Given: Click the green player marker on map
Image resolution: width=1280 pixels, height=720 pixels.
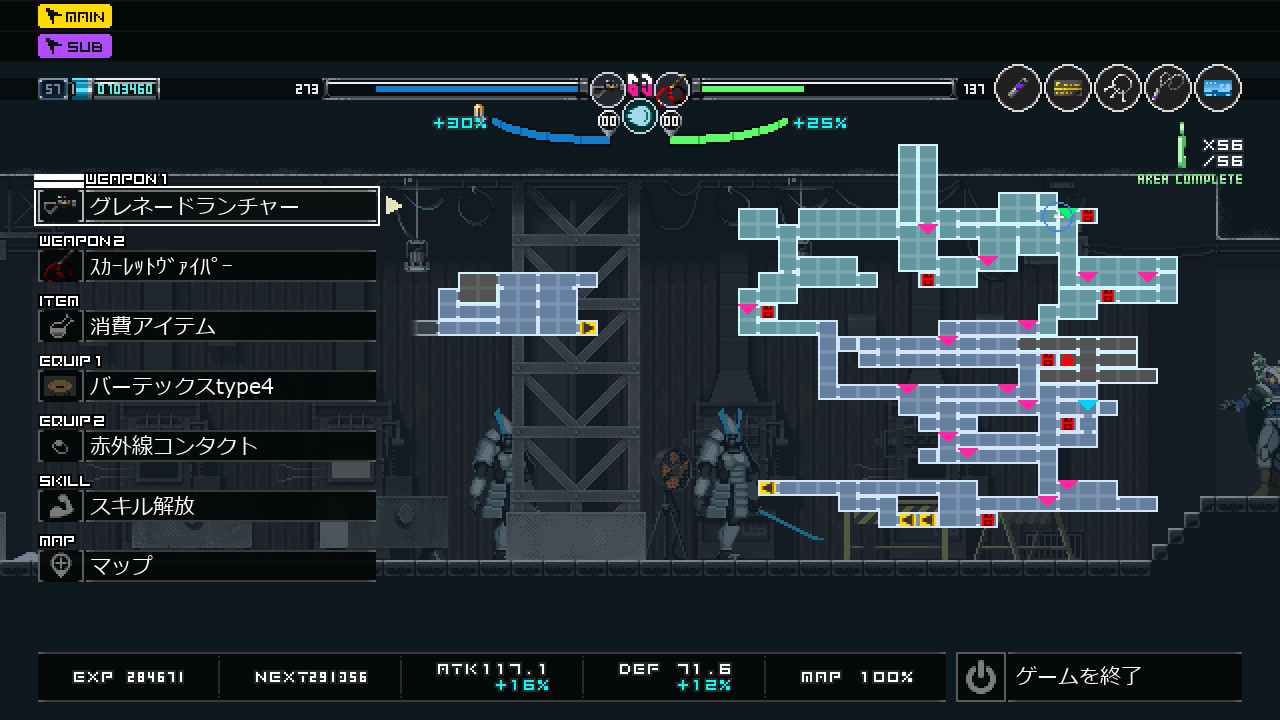Looking at the screenshot, I should tap(1066, 212).
